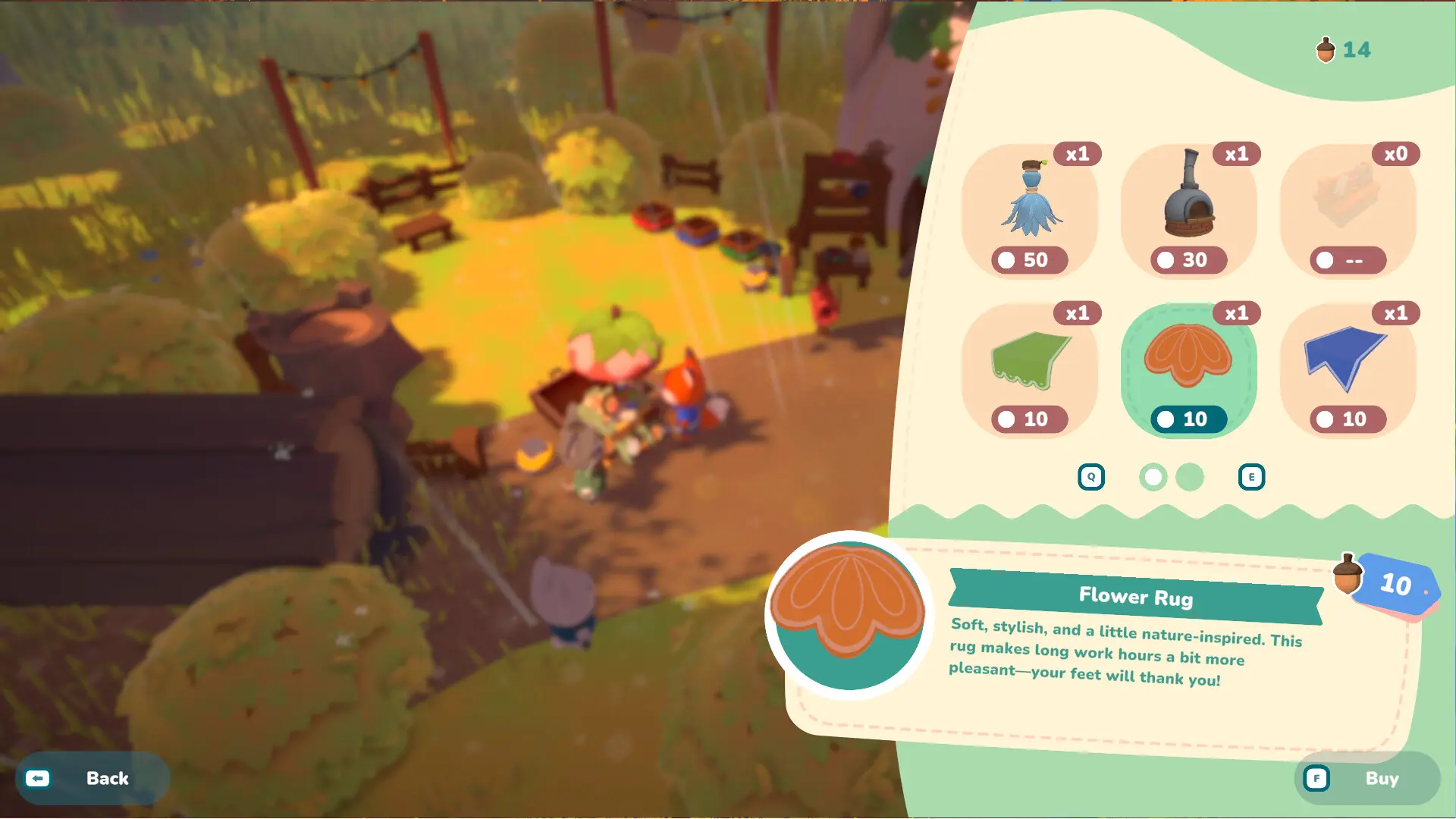Choose the stone oven shop item
This screenshot has width=1456, height=819.
click(x=1188, y=210)
